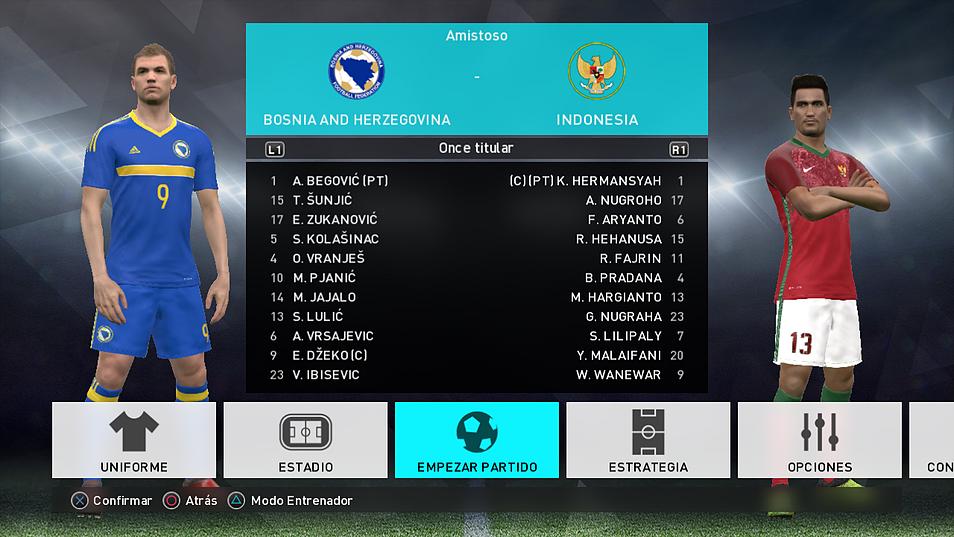The width and height of the screenshot is (954, 537).
Task: Choose the Estadio stadium option
Action: [305, 441]
